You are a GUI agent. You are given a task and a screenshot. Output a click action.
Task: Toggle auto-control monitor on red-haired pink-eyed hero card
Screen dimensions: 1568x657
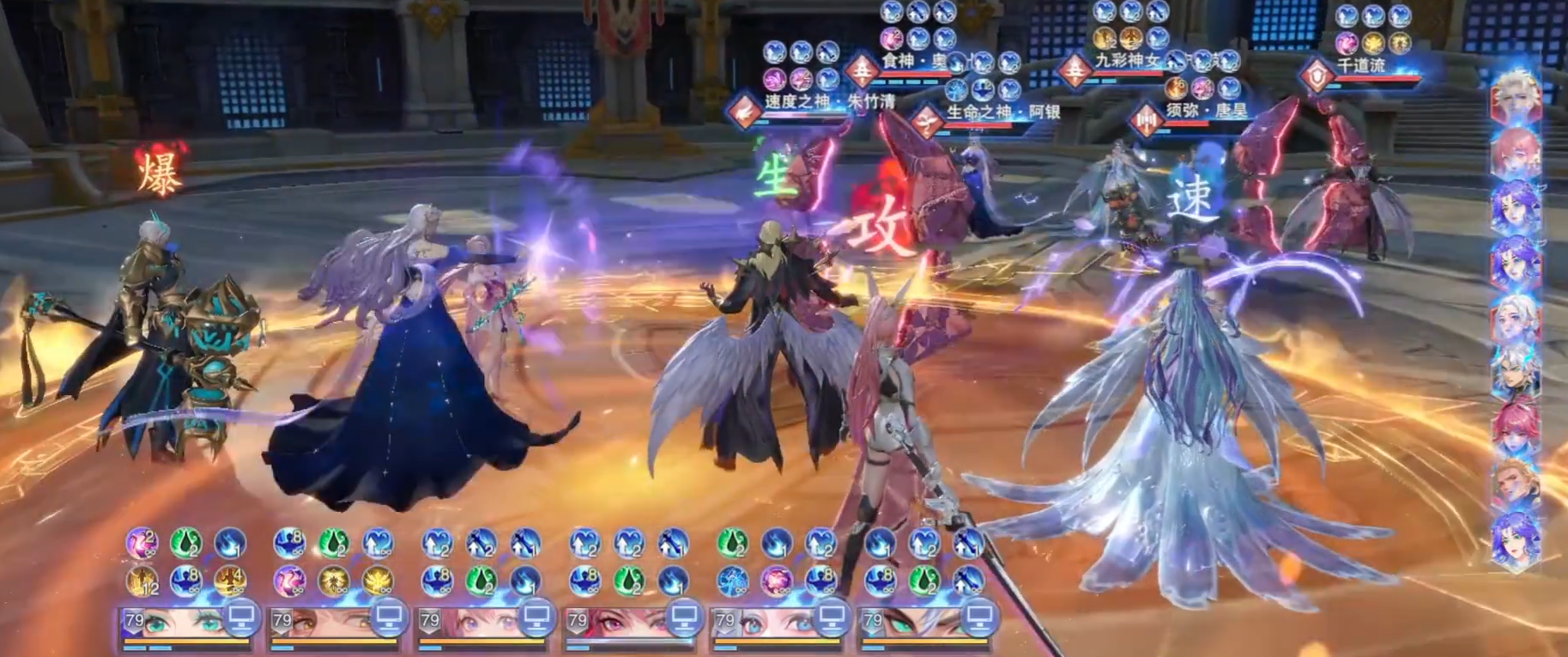pos(684,617)
